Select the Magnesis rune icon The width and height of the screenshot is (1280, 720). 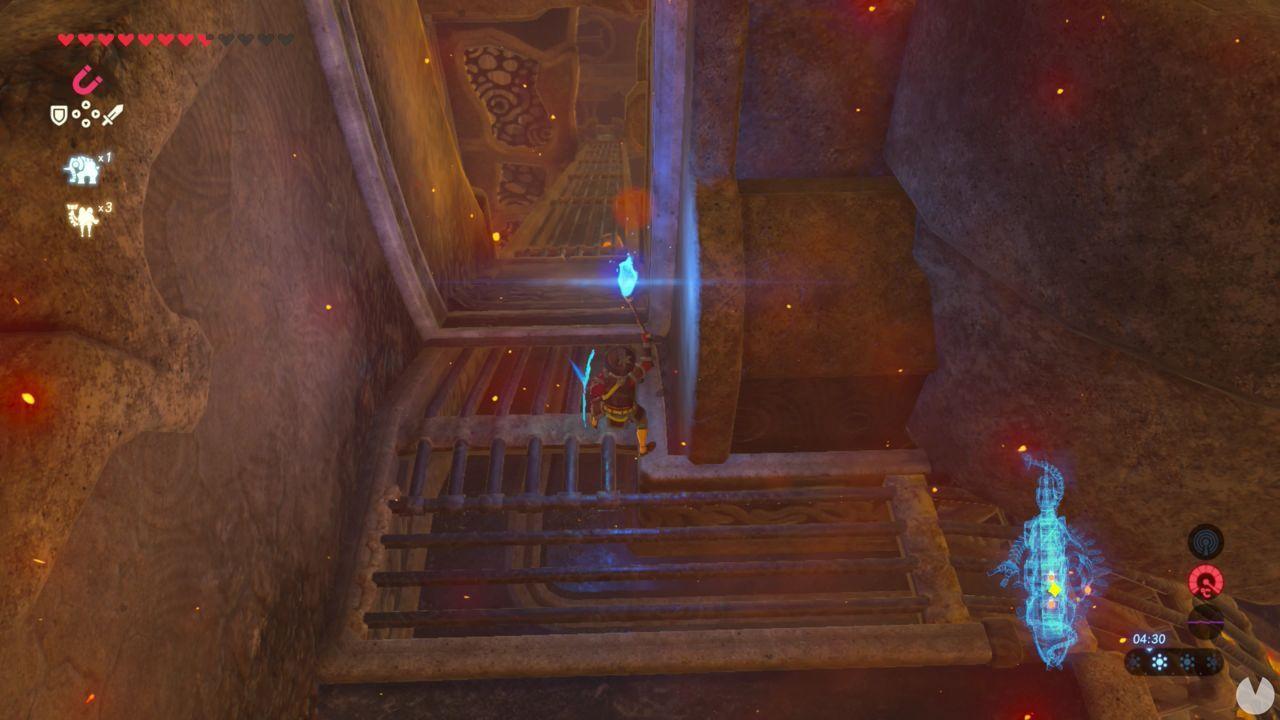[86, 79]
